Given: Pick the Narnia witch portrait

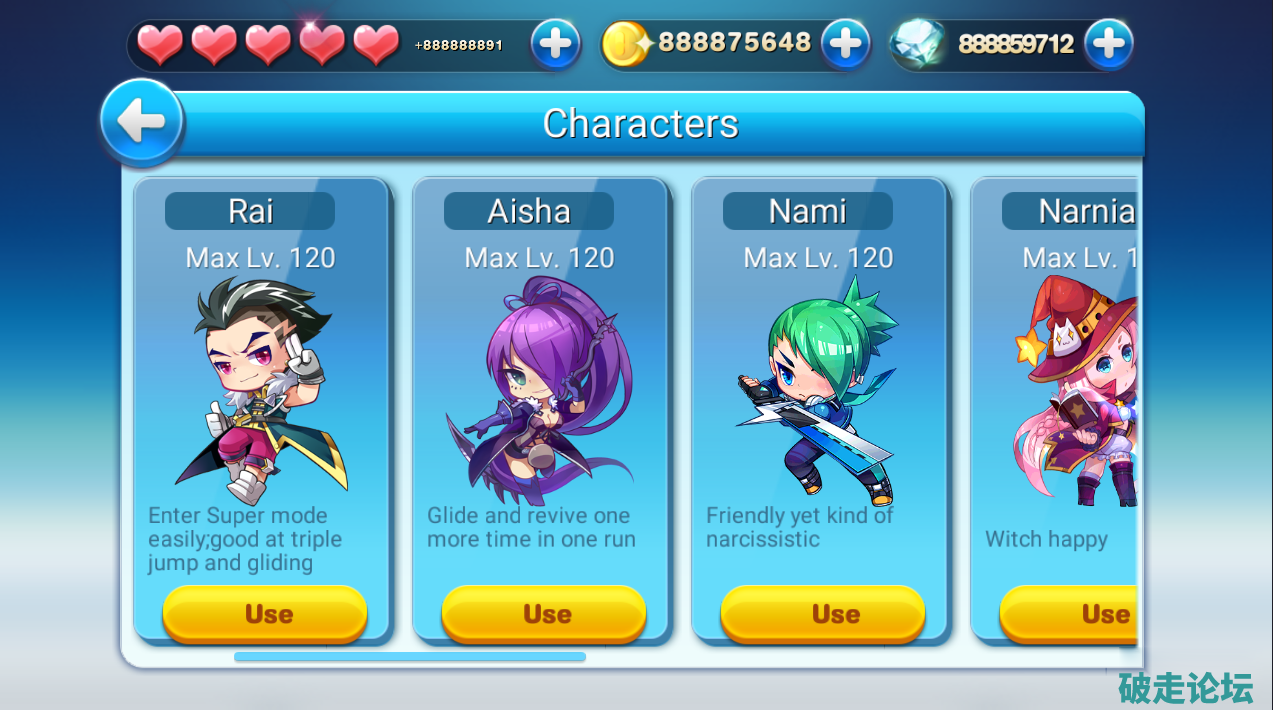Looking at the screenshot, I should click(1078, 390).
